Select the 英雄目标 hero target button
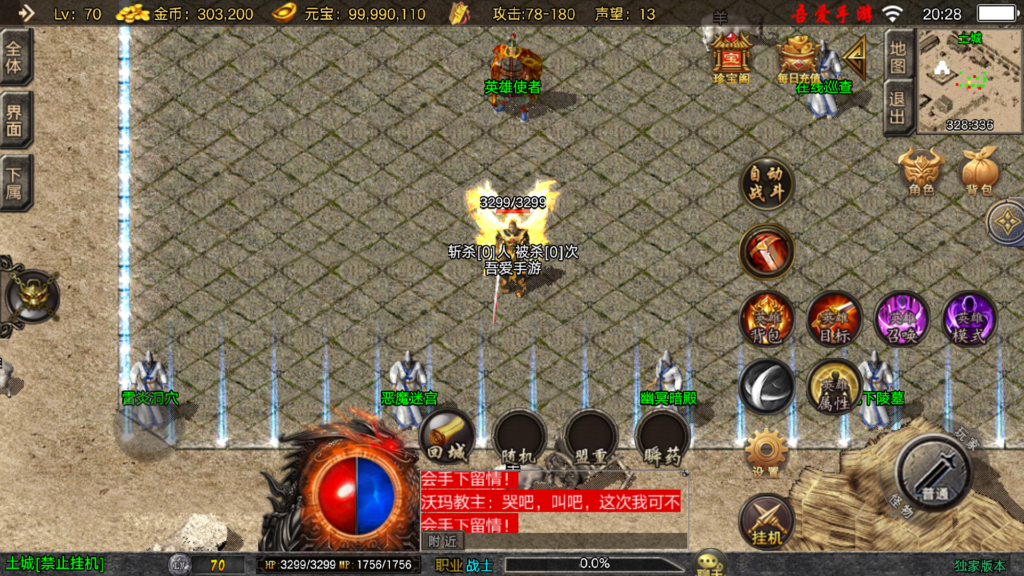 [834, 319]
